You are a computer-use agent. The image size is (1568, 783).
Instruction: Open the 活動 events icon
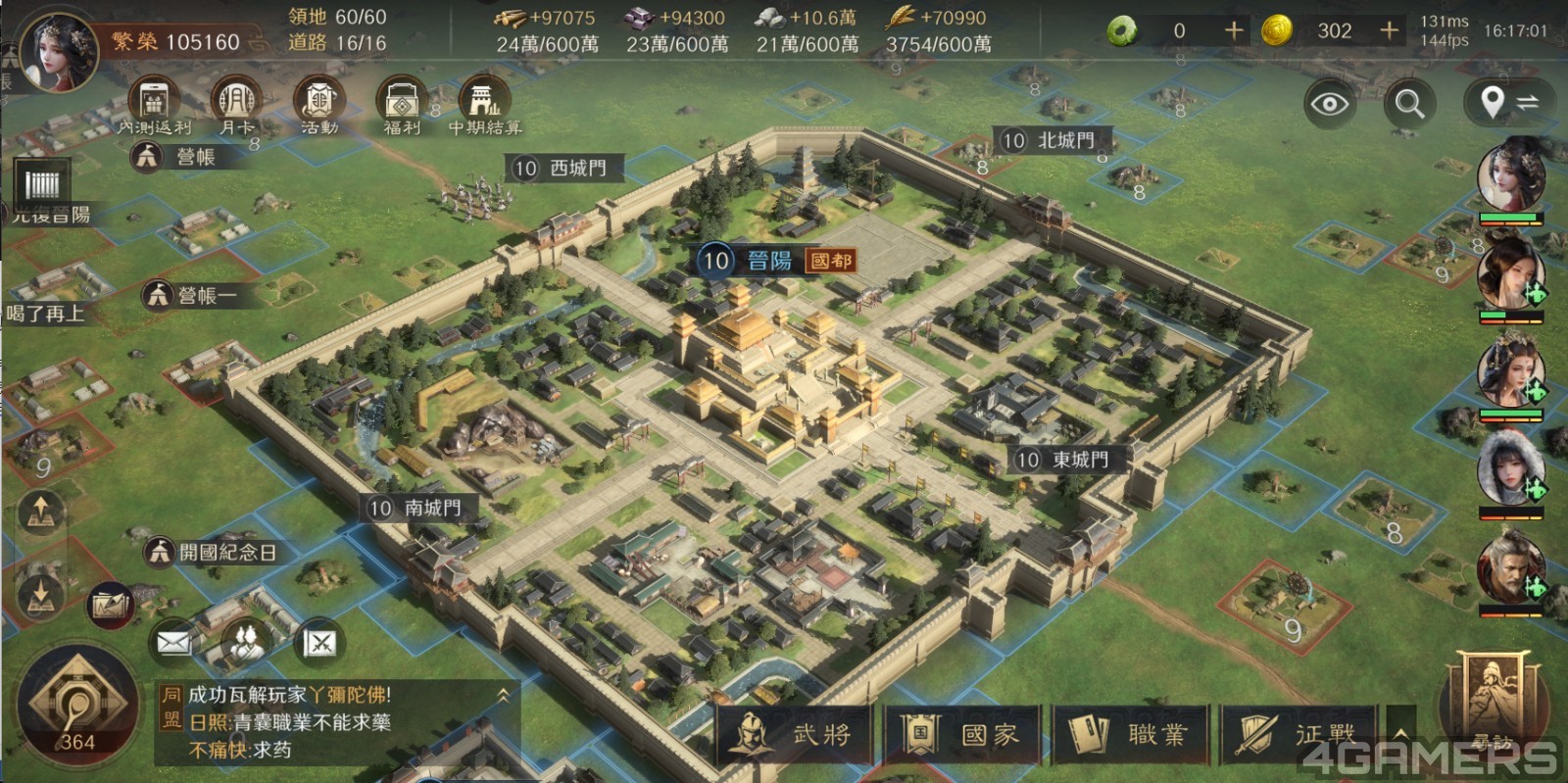(x=318, y=104)
